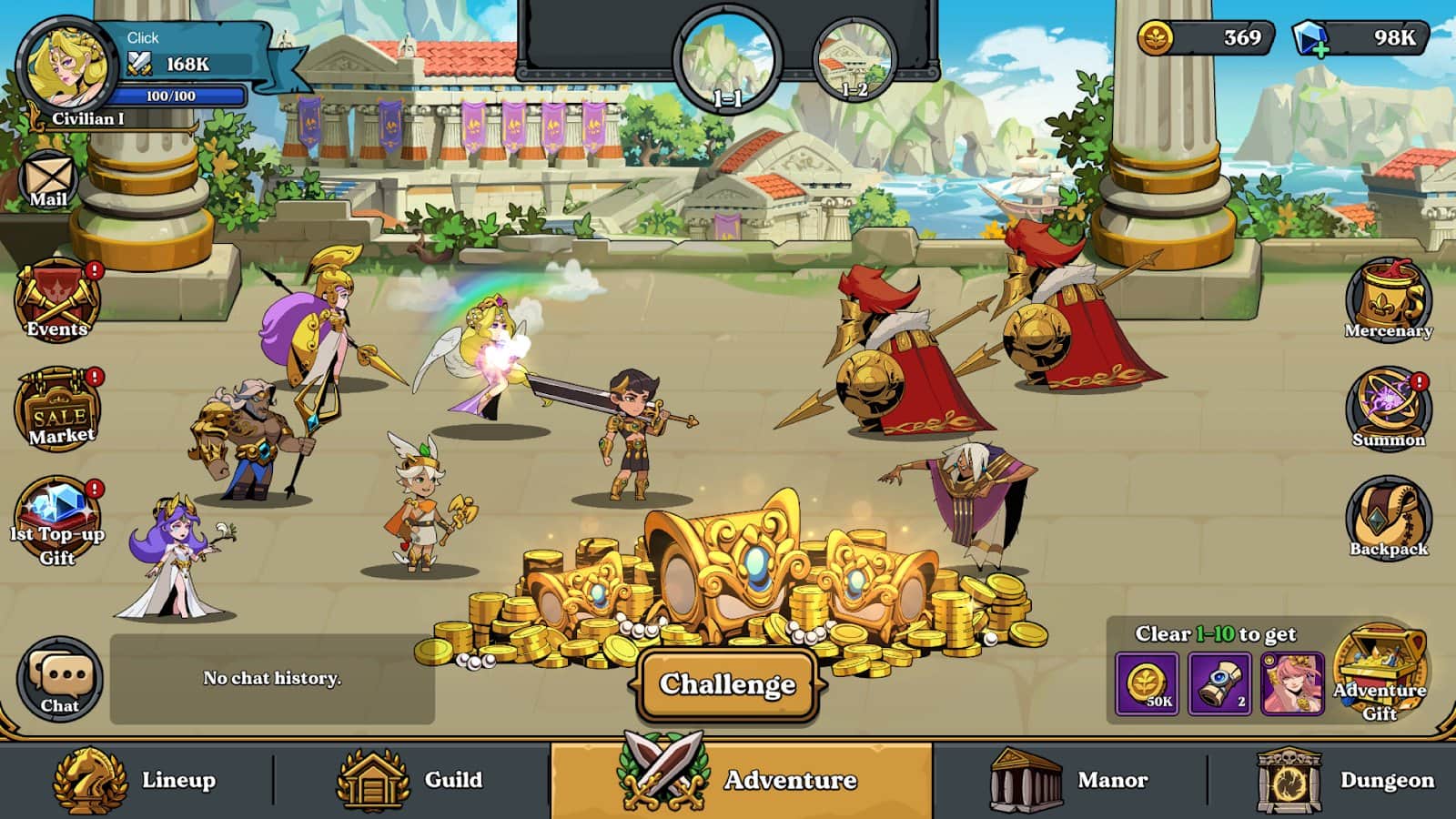Enter the Dungeon tab
The image size is (1456, 819).
(1345, 780)
